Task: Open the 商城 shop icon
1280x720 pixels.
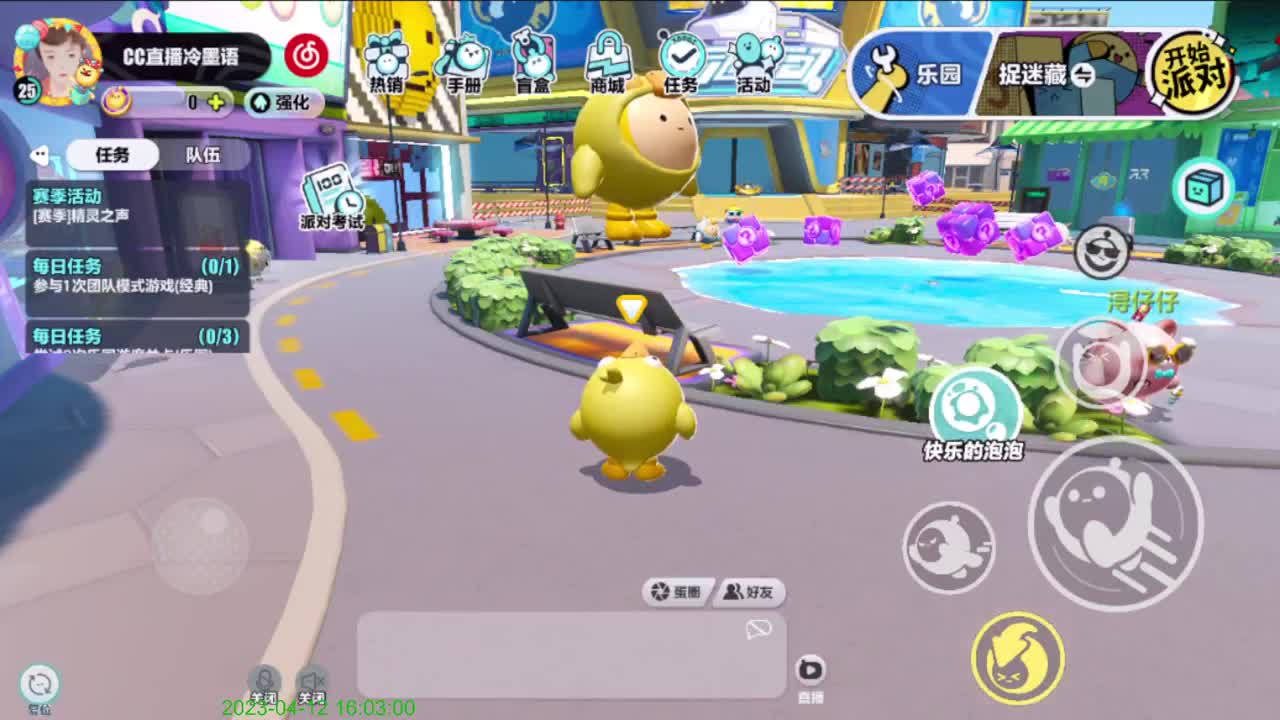Action: coord(610,60)
